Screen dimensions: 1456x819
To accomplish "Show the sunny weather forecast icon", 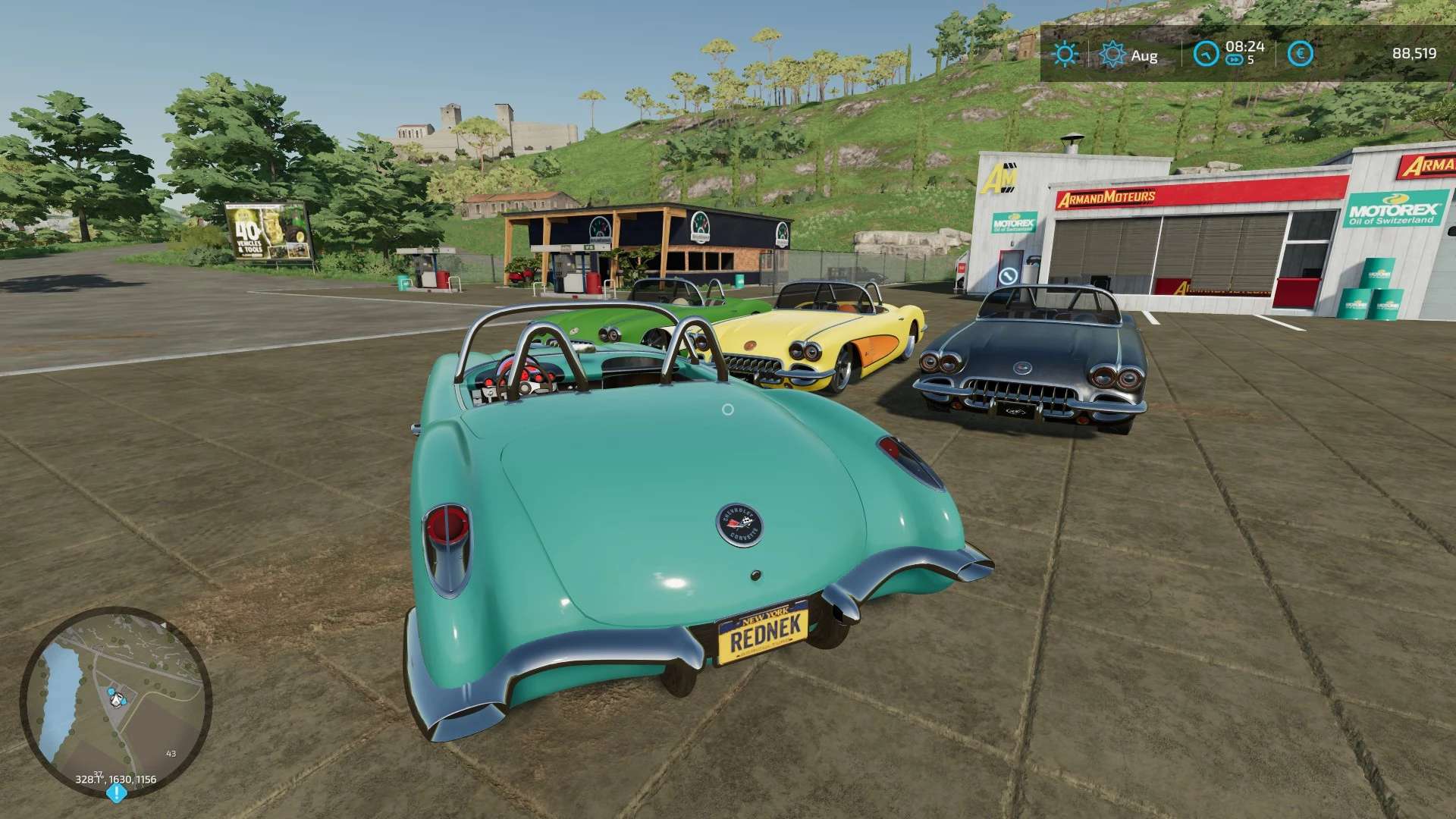I will pyautogui.click(x=1065, y=54).
